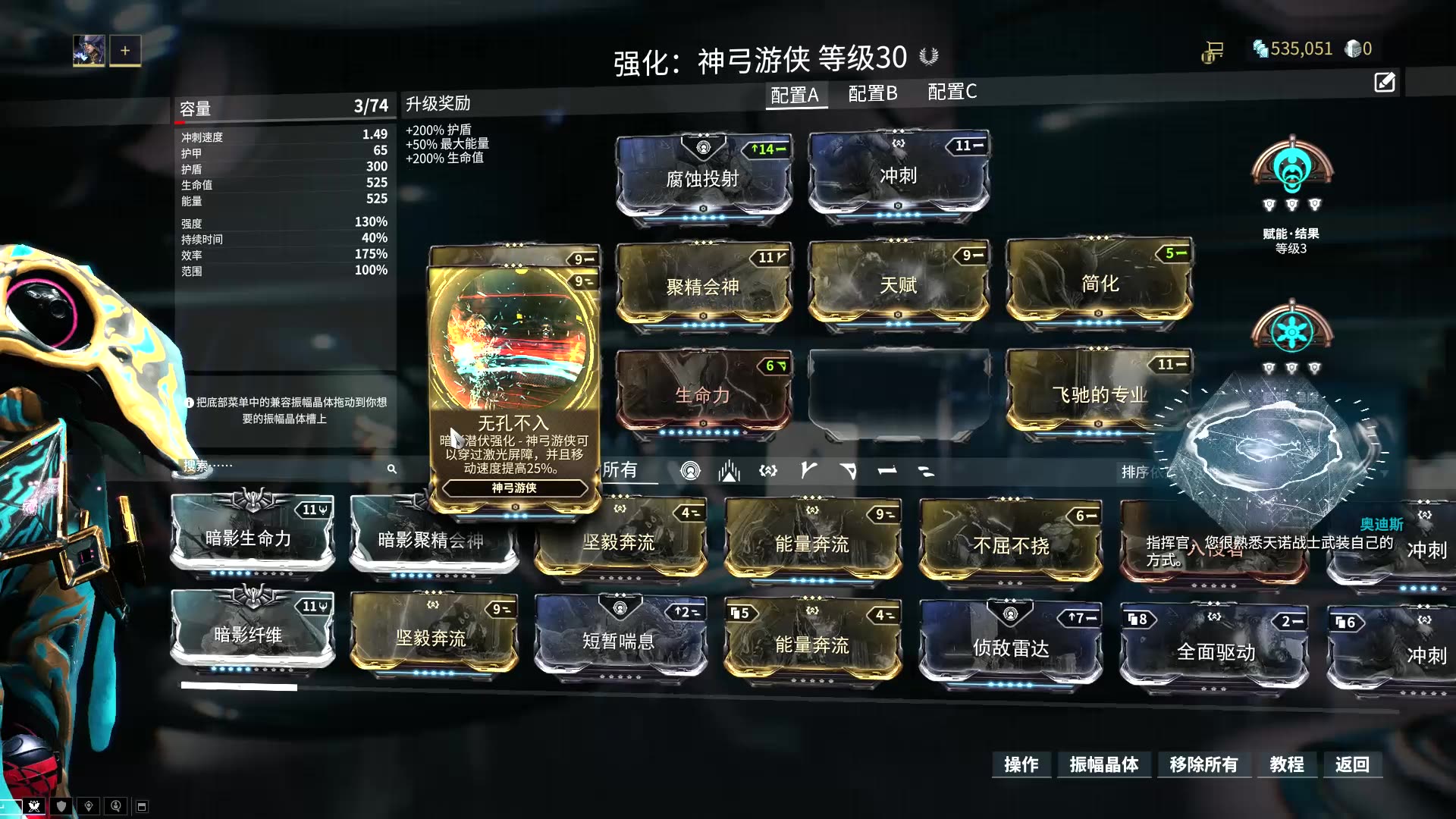
Task: Select the player search icon bottom left
Action: coord(115,805)
